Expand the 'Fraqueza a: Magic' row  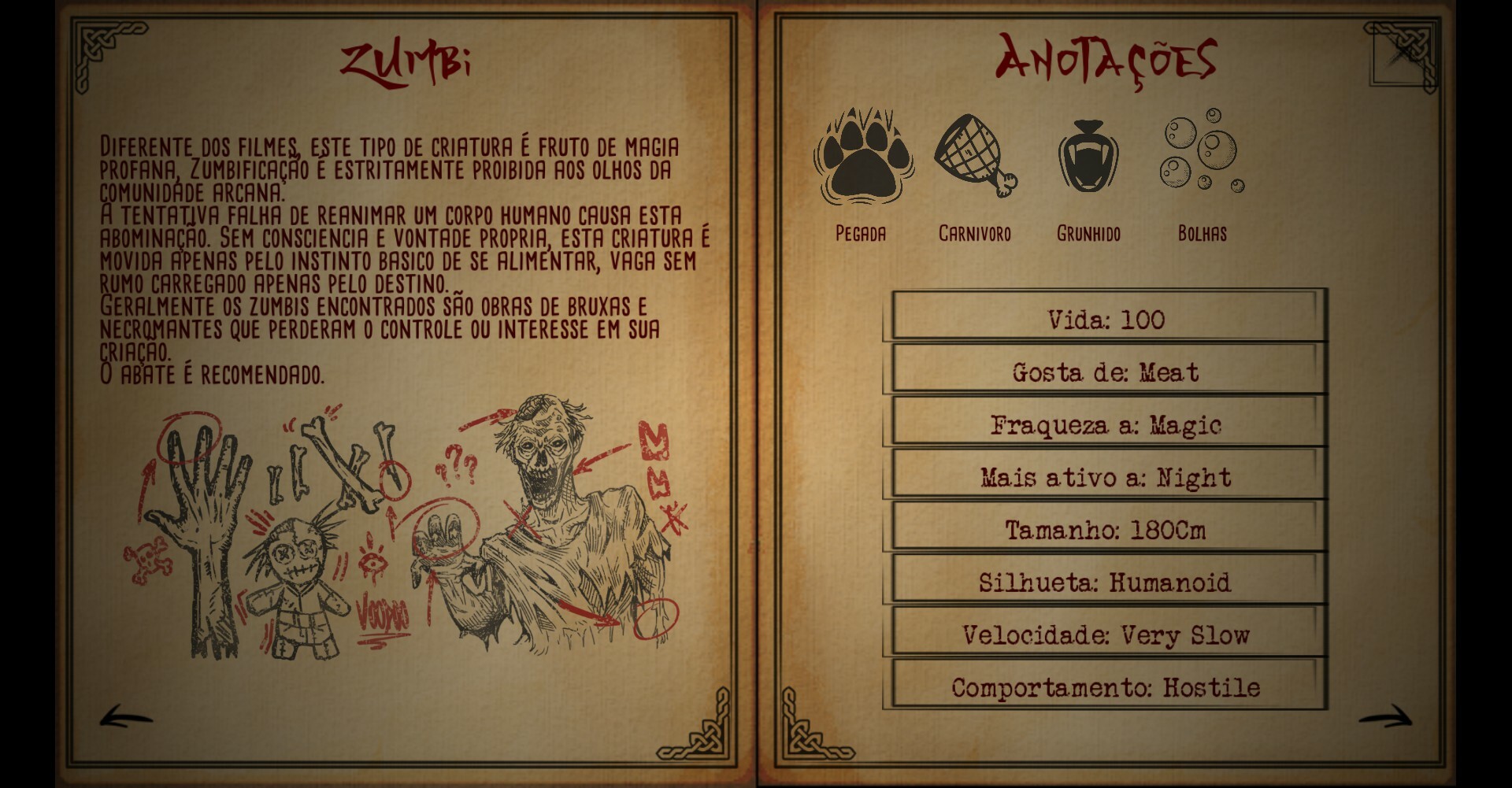(1106, 424)
